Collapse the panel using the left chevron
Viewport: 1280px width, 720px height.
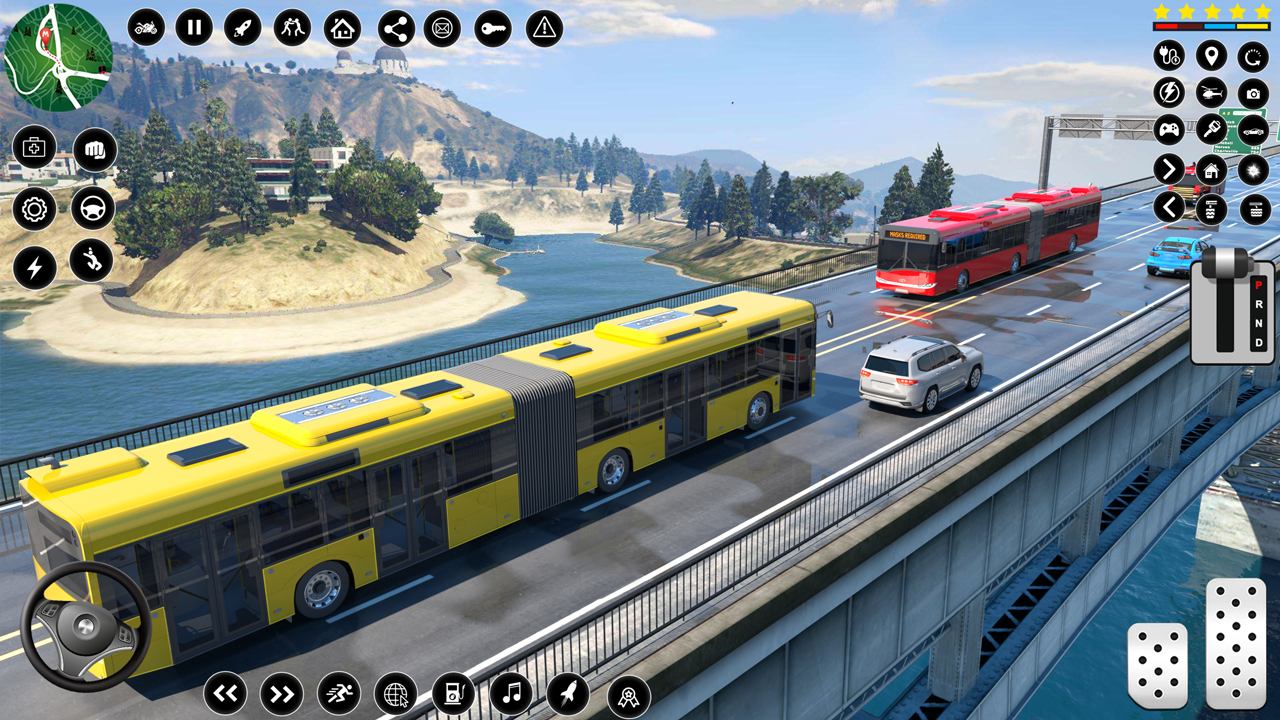pos(1168,206)
